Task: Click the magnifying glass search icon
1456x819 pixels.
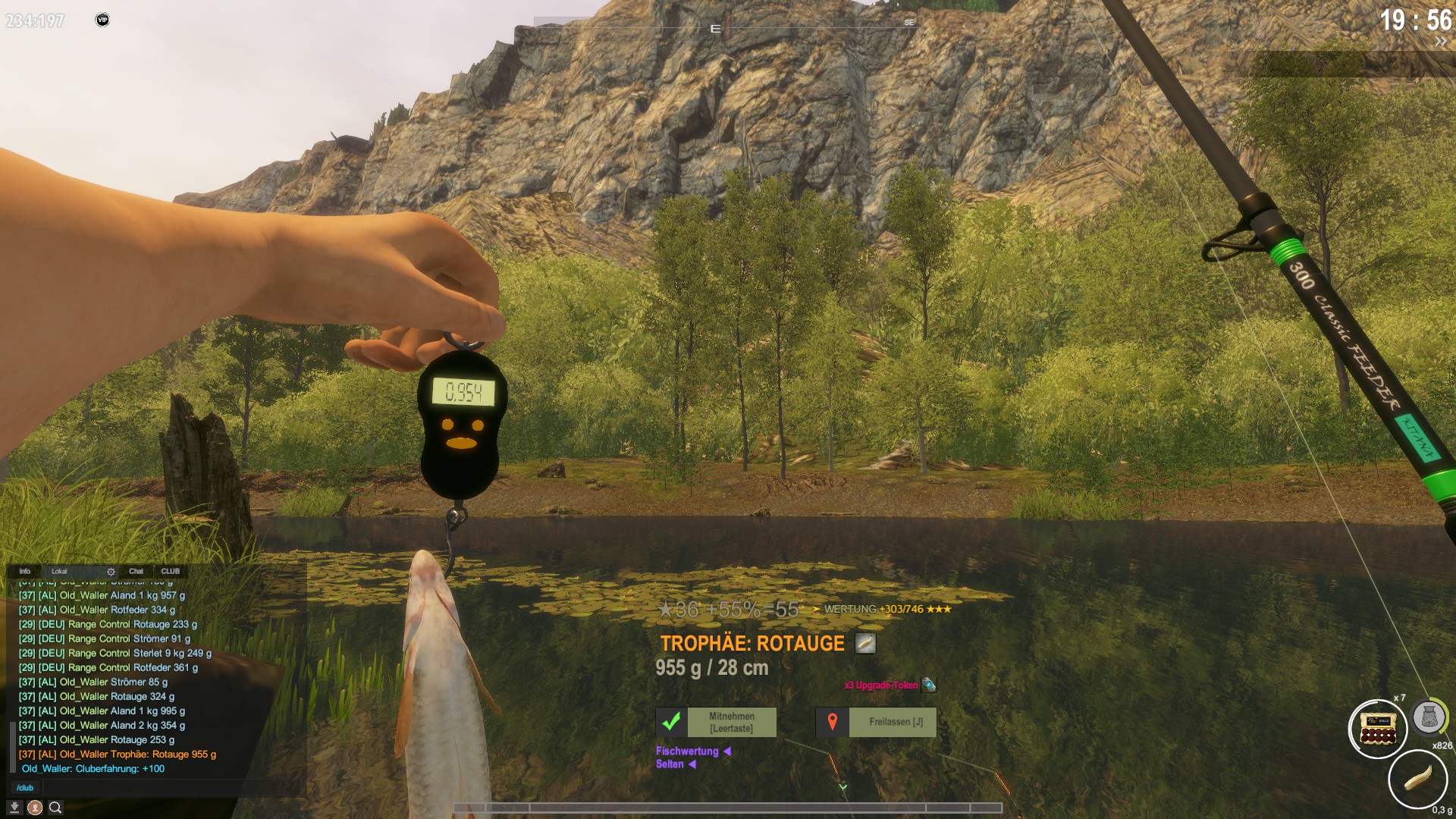Action: 55,808
